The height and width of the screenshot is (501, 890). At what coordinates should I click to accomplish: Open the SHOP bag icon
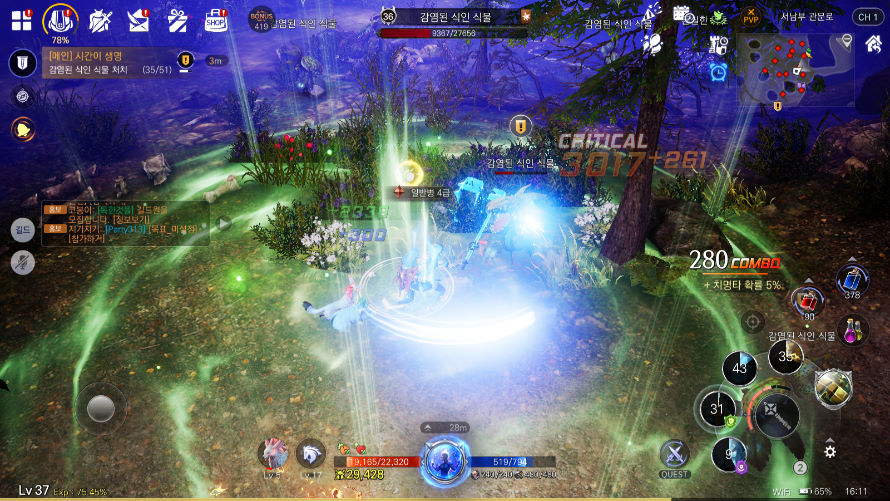click(216, 19)
